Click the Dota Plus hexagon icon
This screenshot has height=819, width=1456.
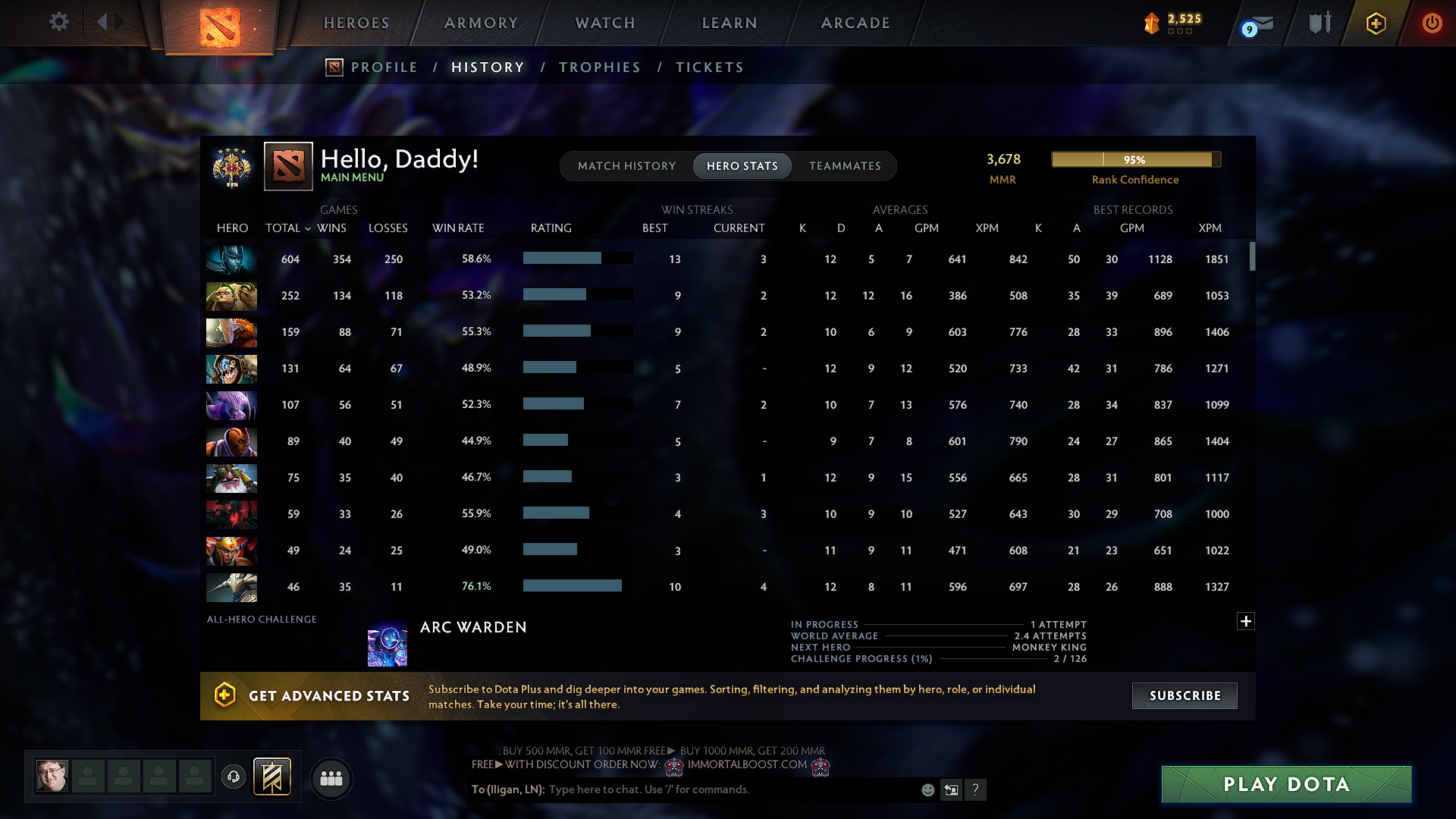pos(1375,23)
